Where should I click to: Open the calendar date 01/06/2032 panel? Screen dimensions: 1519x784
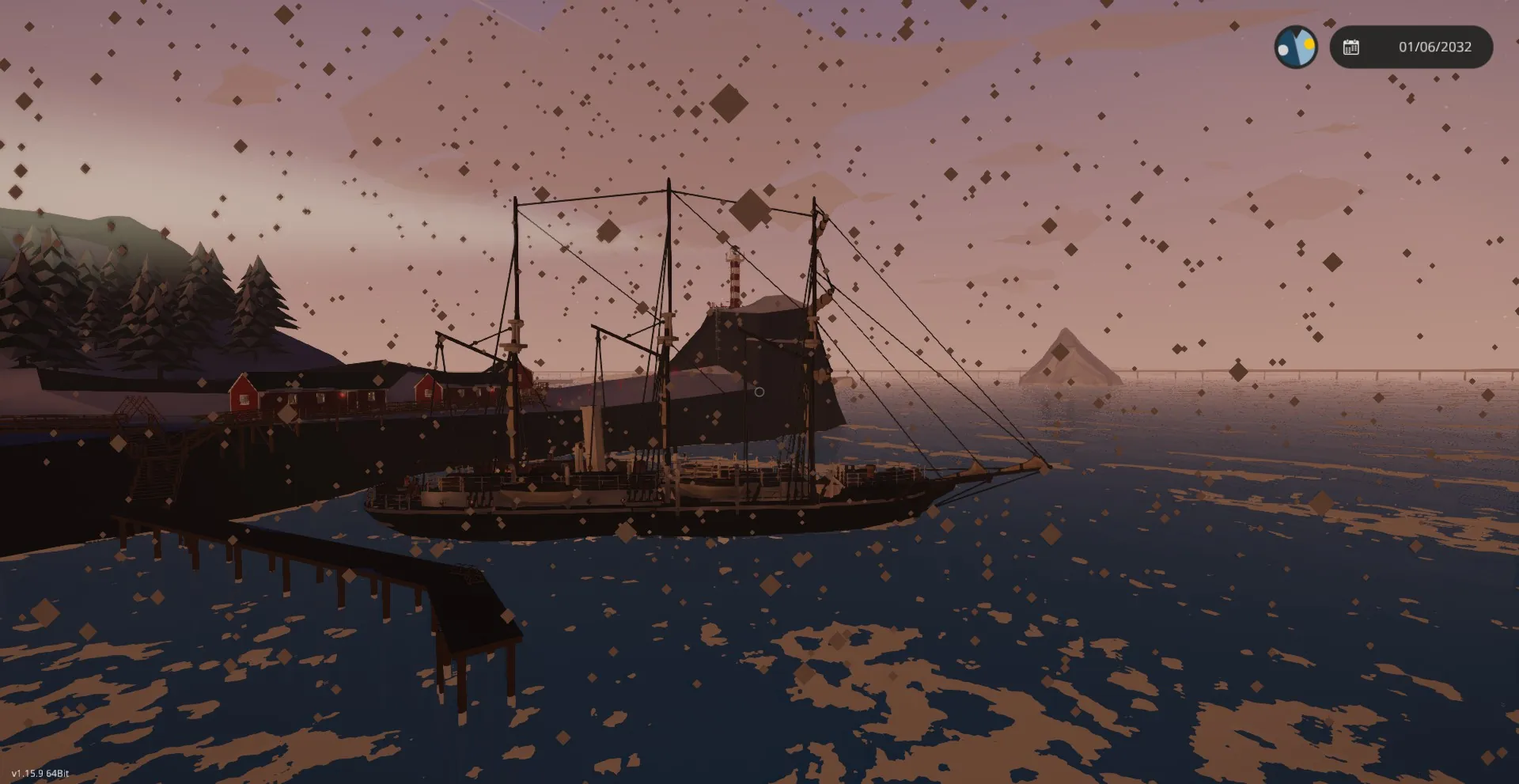click(x=1411, y=47)
